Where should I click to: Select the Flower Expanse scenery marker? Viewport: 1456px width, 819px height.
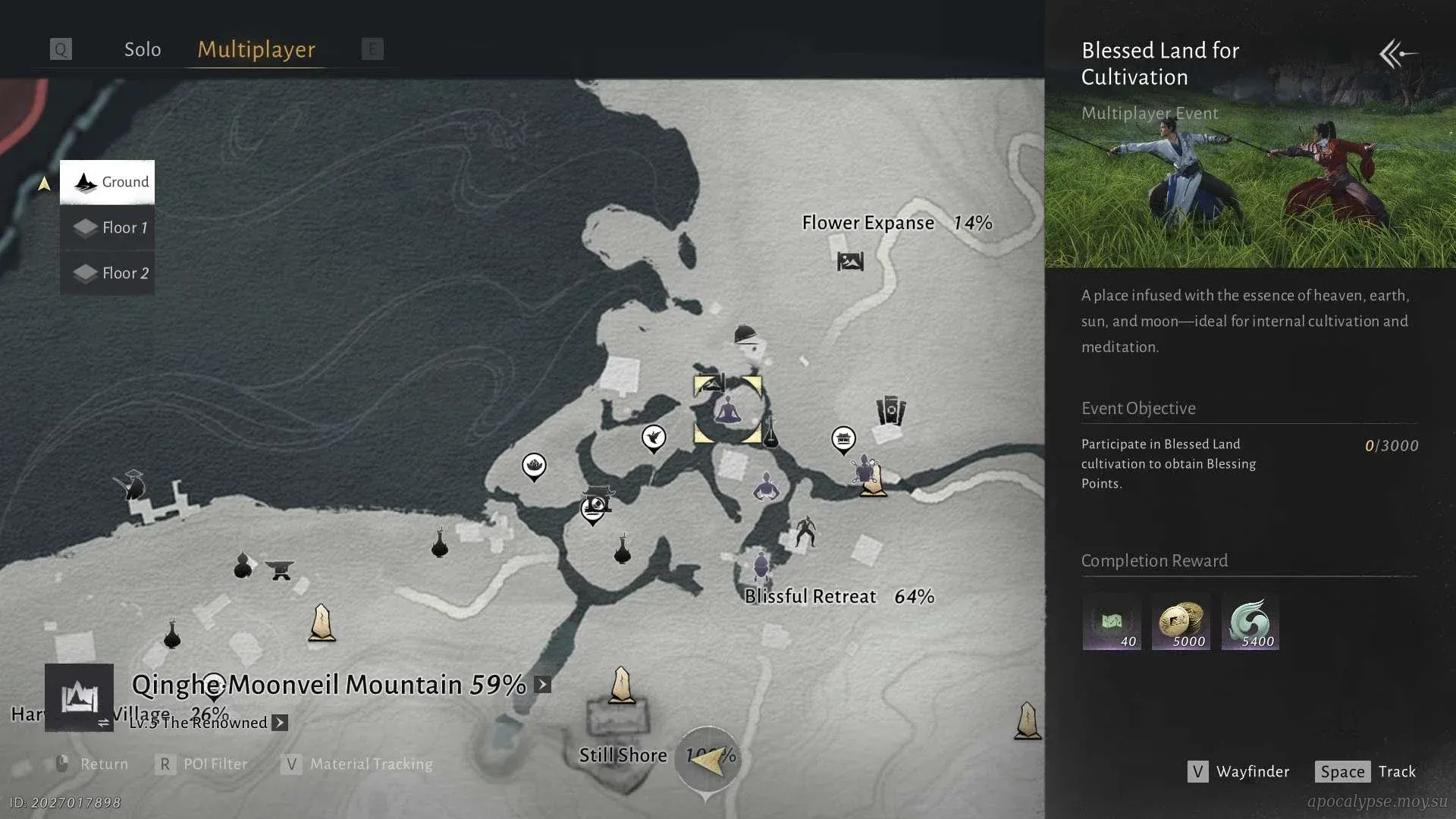point(850,262)
